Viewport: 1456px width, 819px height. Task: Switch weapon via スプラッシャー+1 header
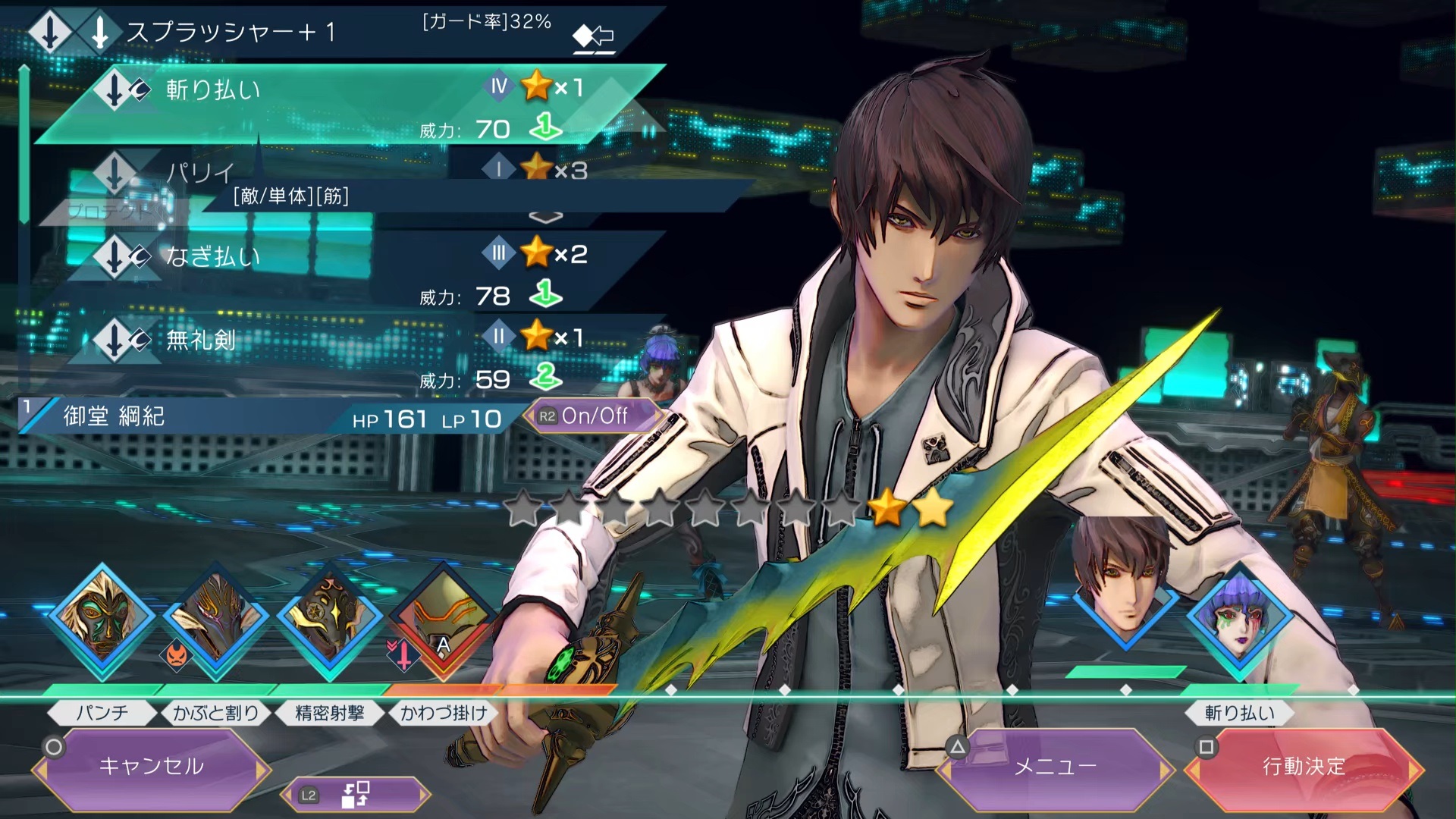click(x=227, y=32)
